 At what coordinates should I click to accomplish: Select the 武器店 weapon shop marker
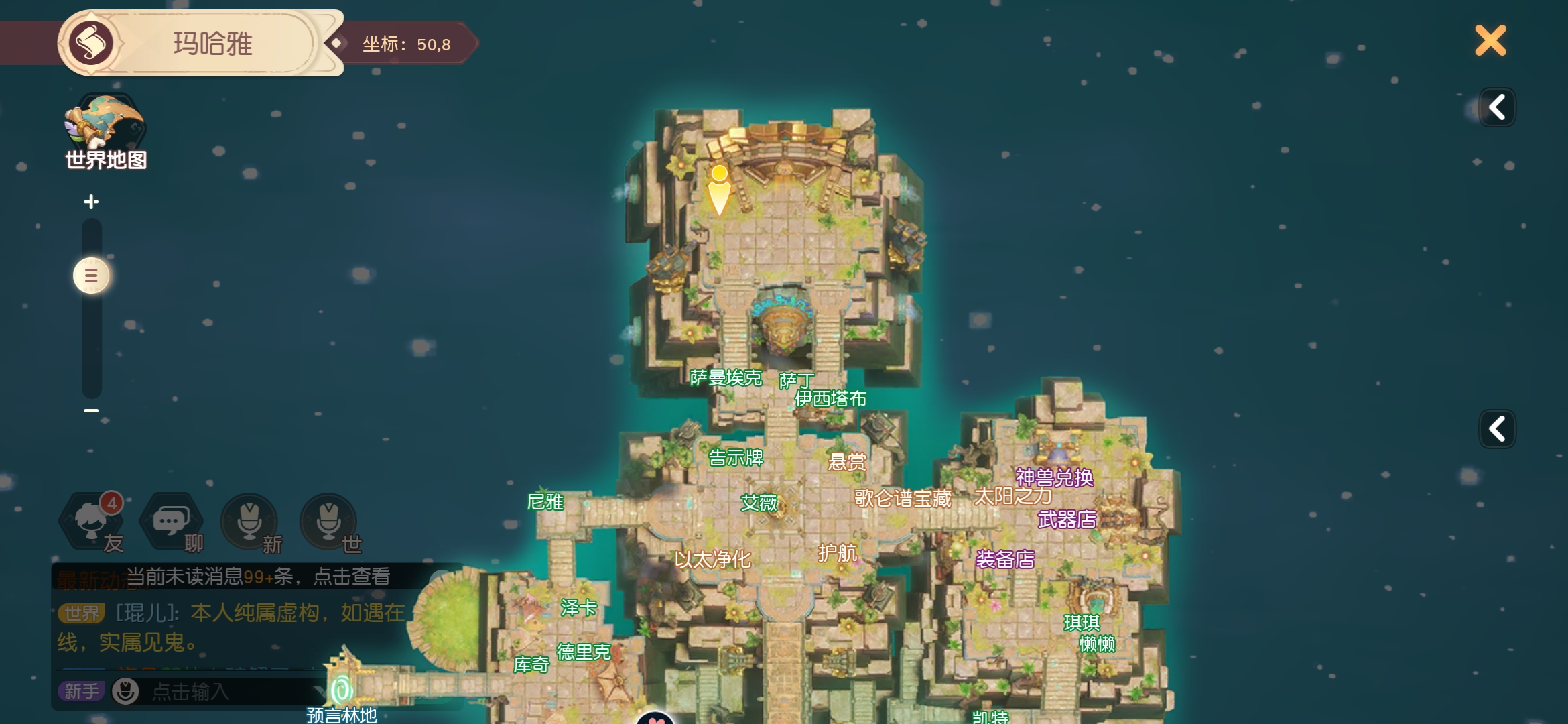(1067, 520)
